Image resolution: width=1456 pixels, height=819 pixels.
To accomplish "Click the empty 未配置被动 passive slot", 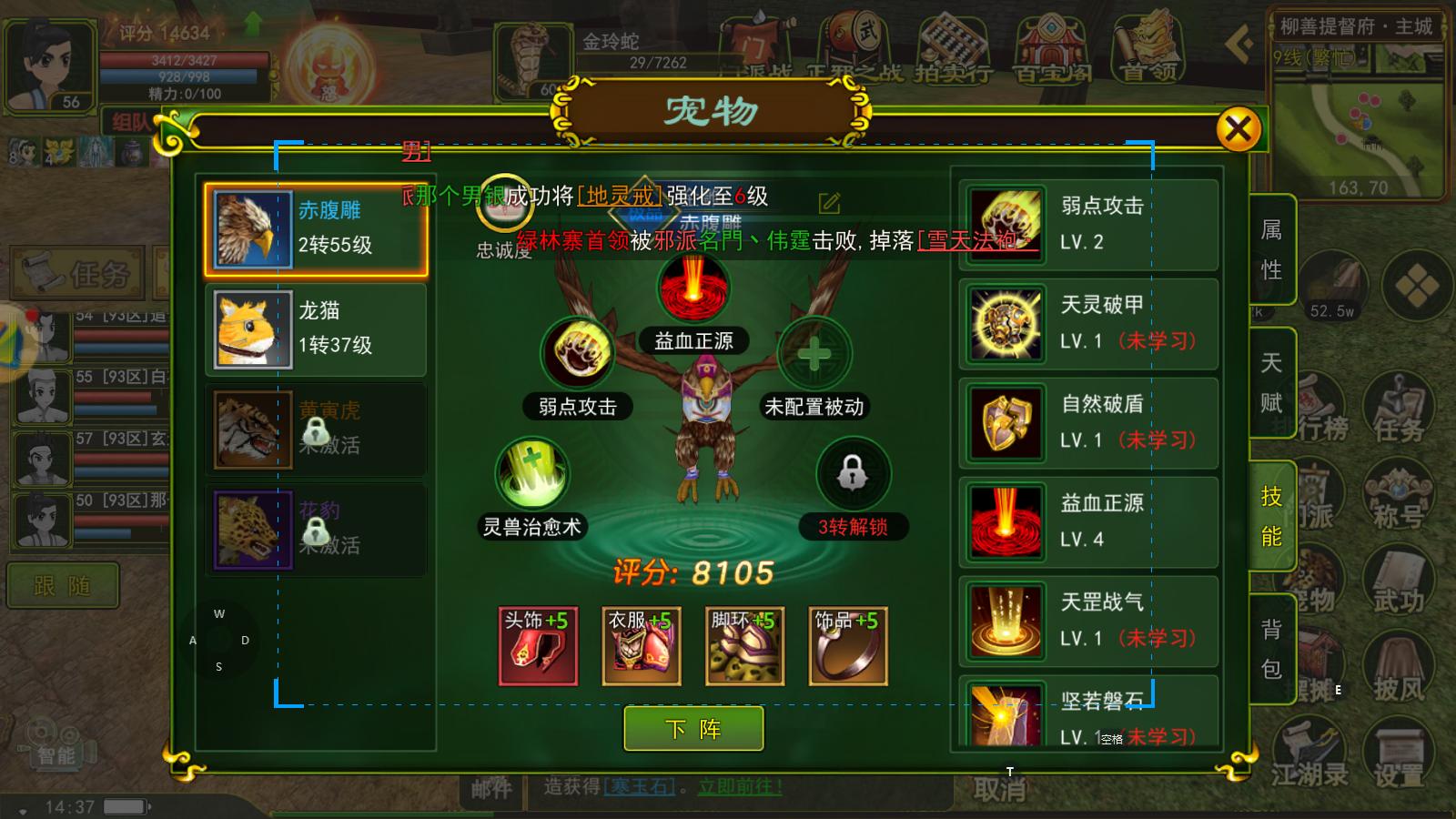I will (x=814, y=355).
